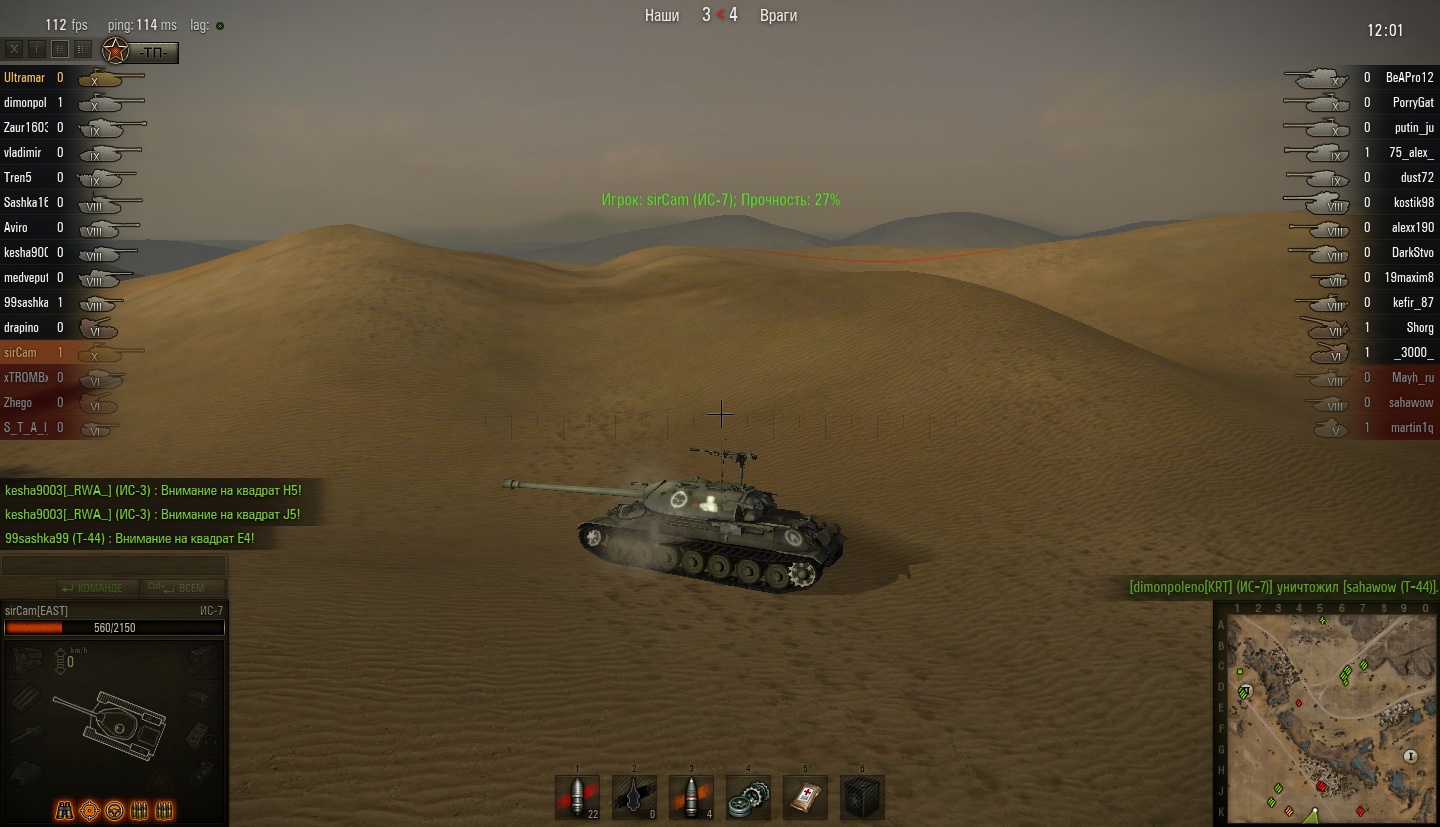
Task: Switch player panel to the single-column view
Action: 37,49
